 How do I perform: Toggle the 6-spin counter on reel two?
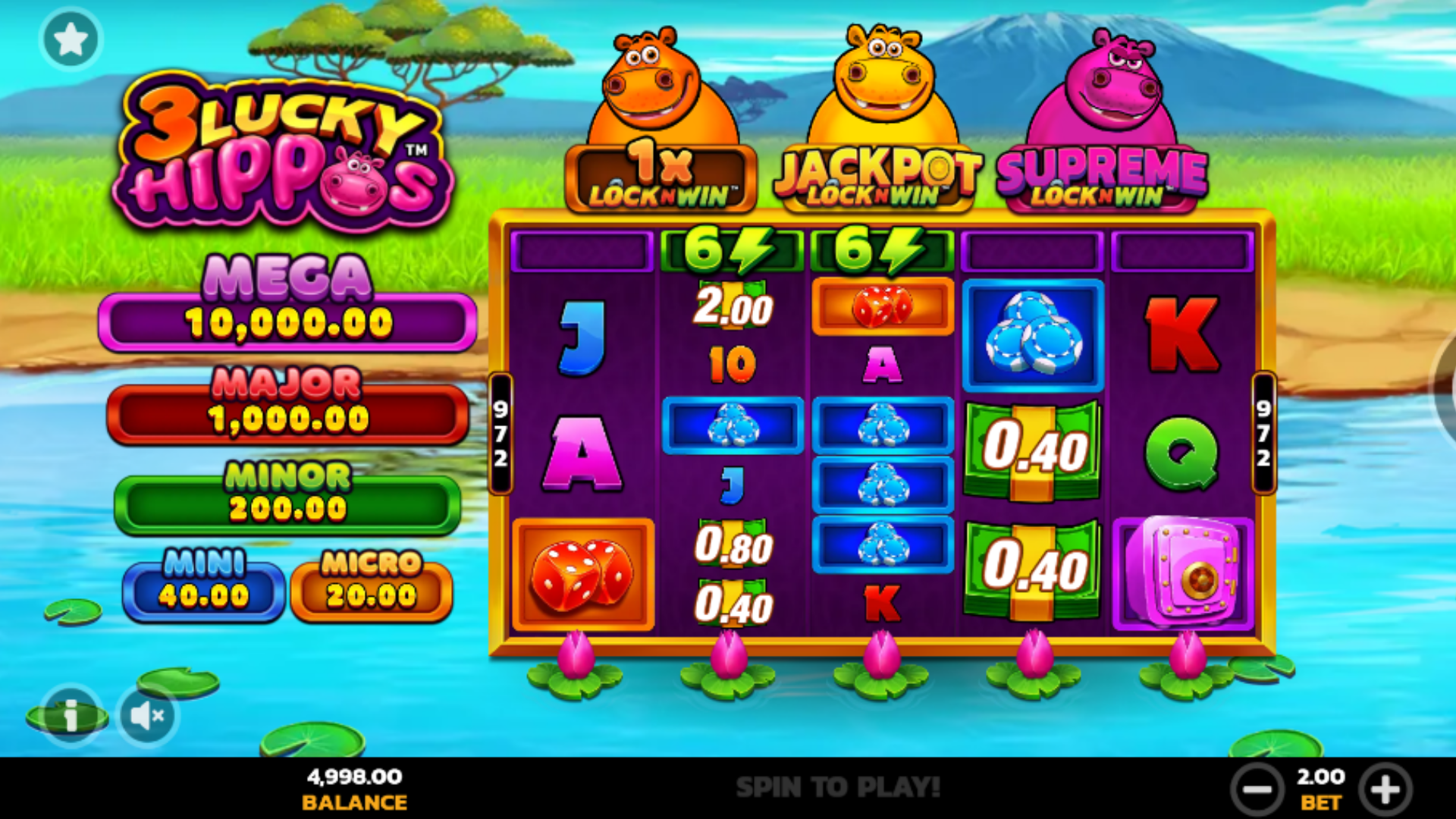click(730, 250)
